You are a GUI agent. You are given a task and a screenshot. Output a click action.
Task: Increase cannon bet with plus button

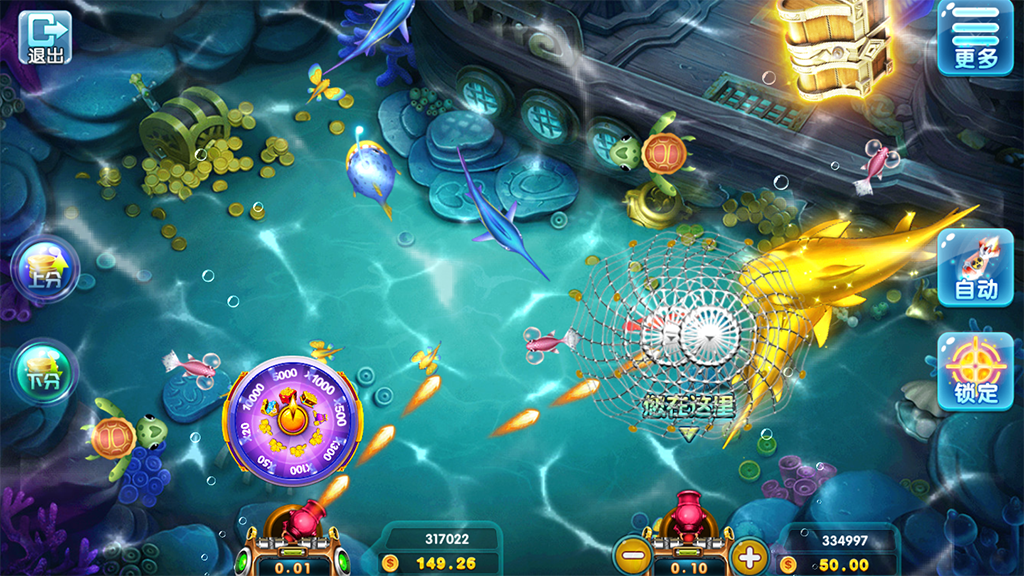coord(748,555)
